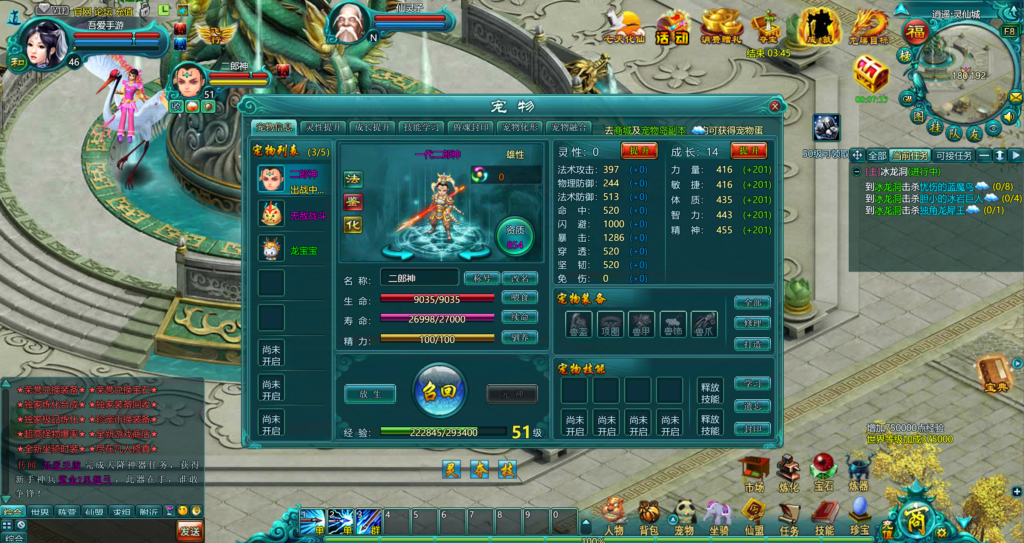
Task: Switch to the 灵性提升 tab
Action: 324,127
